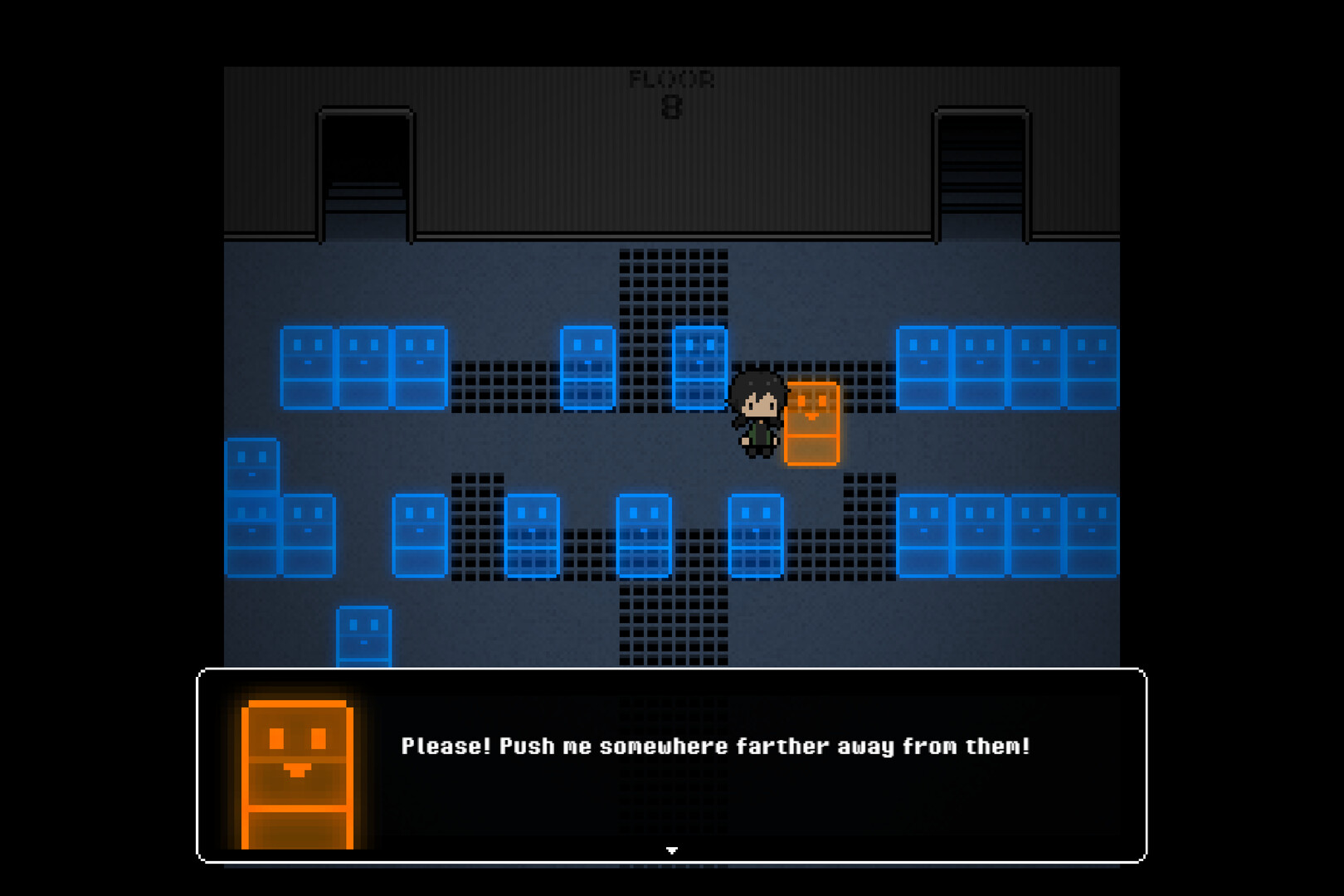Select the dialogue text line about pushing farther away

[713, 745]
